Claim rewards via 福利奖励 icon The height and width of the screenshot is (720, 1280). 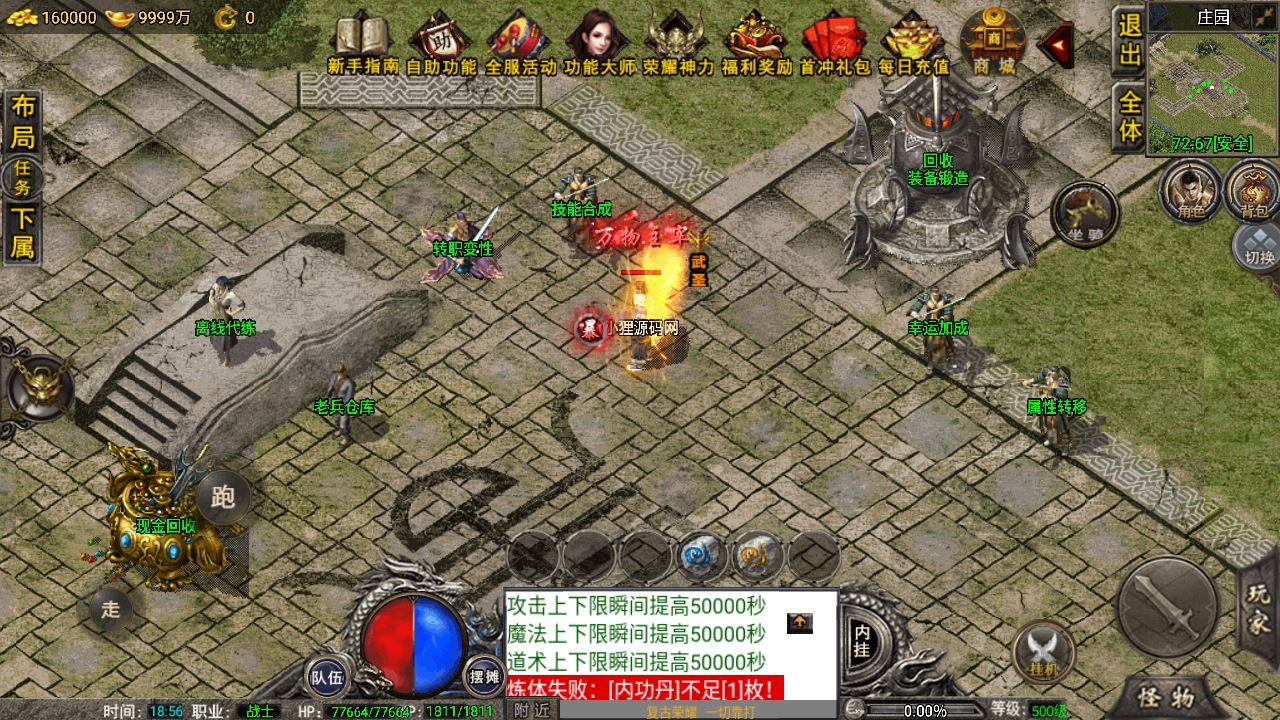[x=756, y=42]
